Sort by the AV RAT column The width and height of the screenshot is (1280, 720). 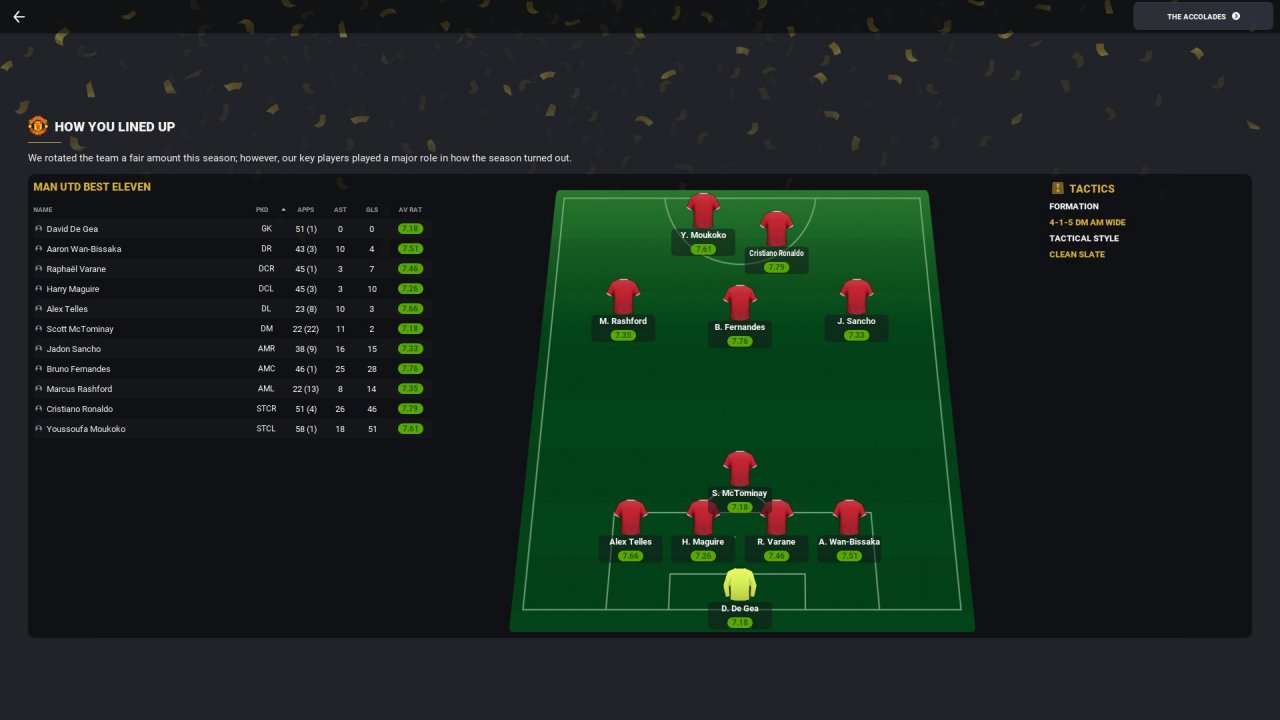pyautogui.click(x=410, y=210)
